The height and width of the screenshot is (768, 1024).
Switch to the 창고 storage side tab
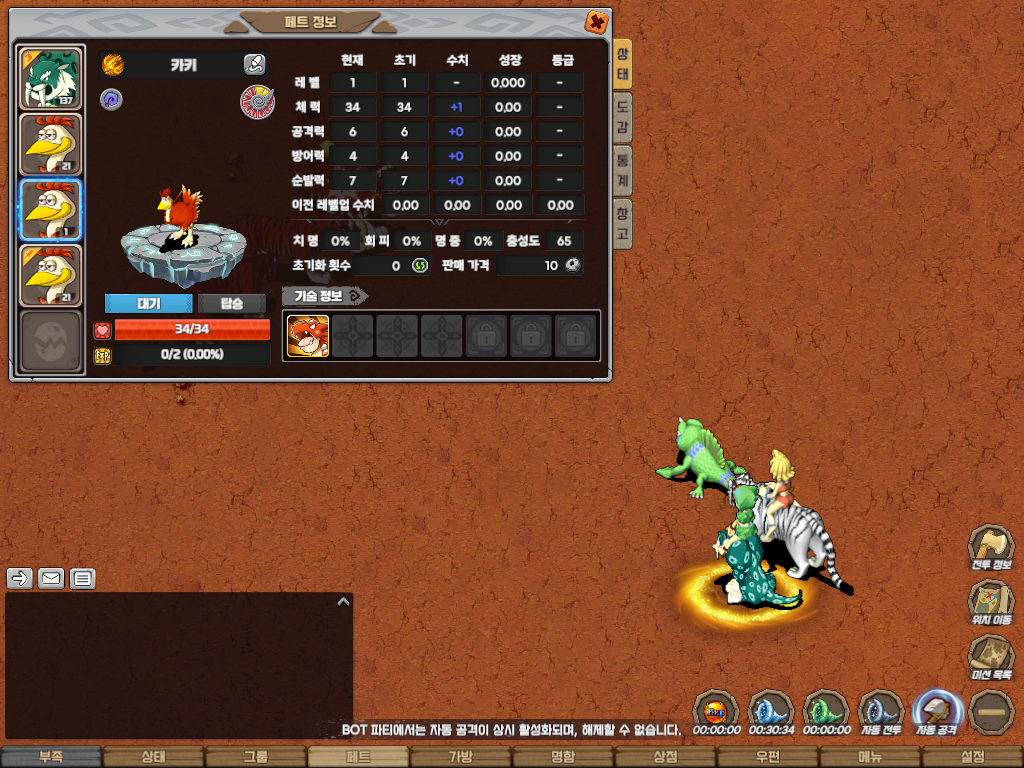pyautogui.click(x=622, y=223)
